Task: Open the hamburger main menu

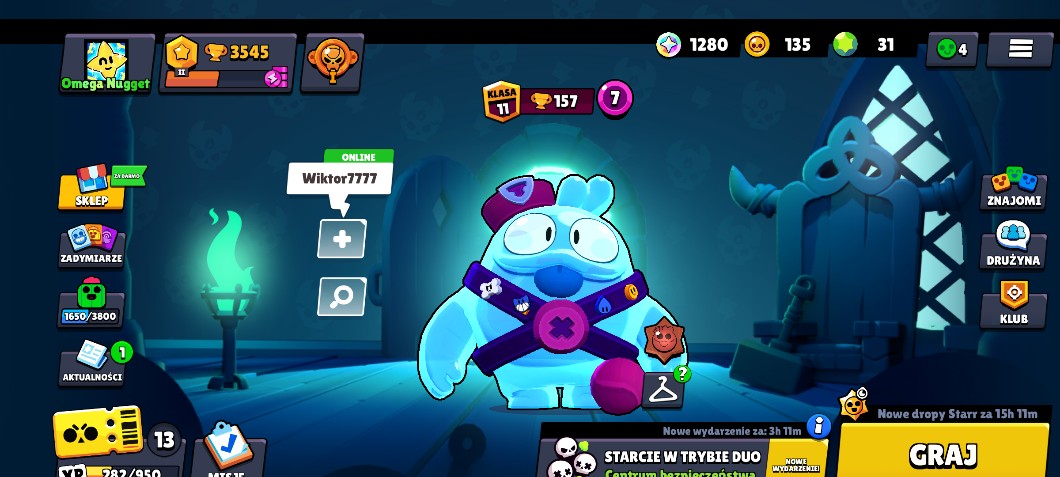Action: (x=1019, y=49)
